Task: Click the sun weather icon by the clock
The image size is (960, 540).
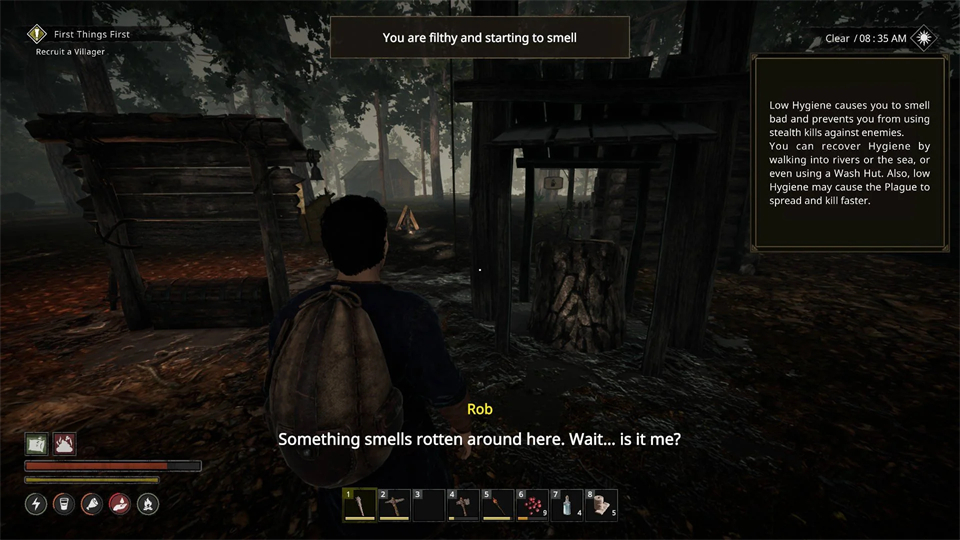Action: click(x=925, y=38)
